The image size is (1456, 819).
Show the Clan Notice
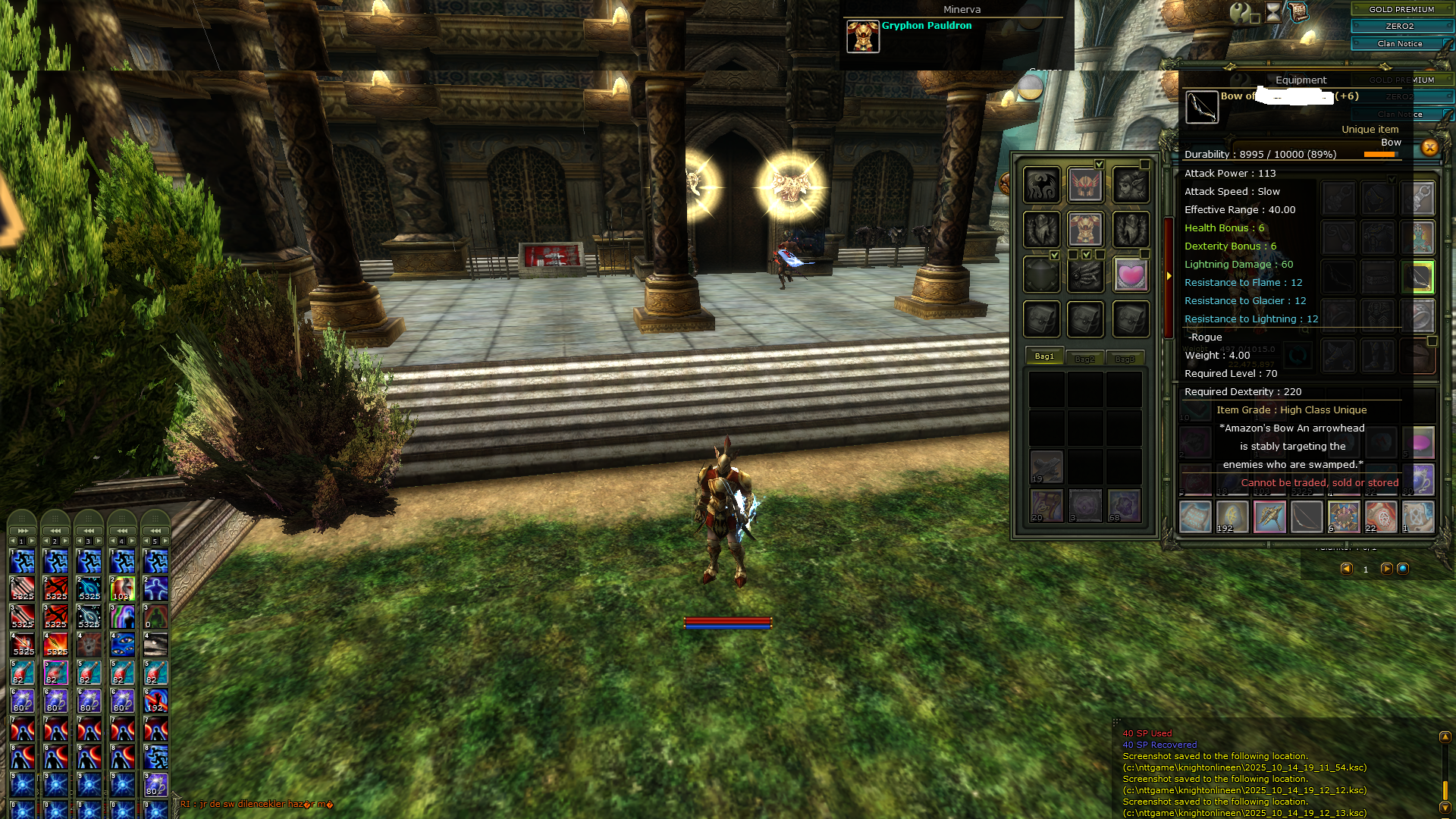[x=1401, y=43]
